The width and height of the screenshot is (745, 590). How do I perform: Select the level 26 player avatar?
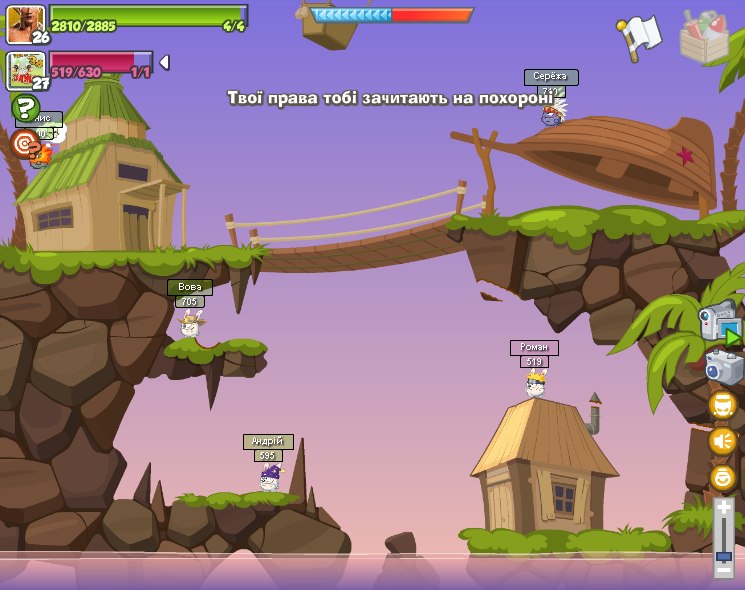click(25, 23)
